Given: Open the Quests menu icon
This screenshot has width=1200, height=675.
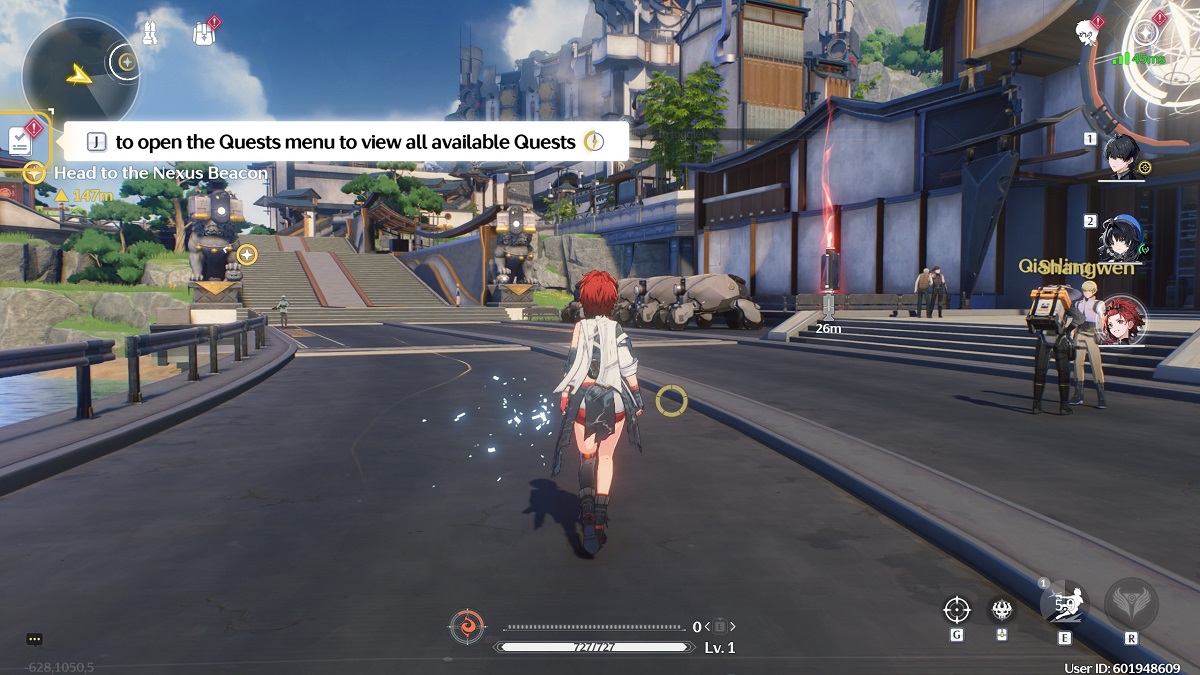Looking at the screenshot, I should click(21, 140).
